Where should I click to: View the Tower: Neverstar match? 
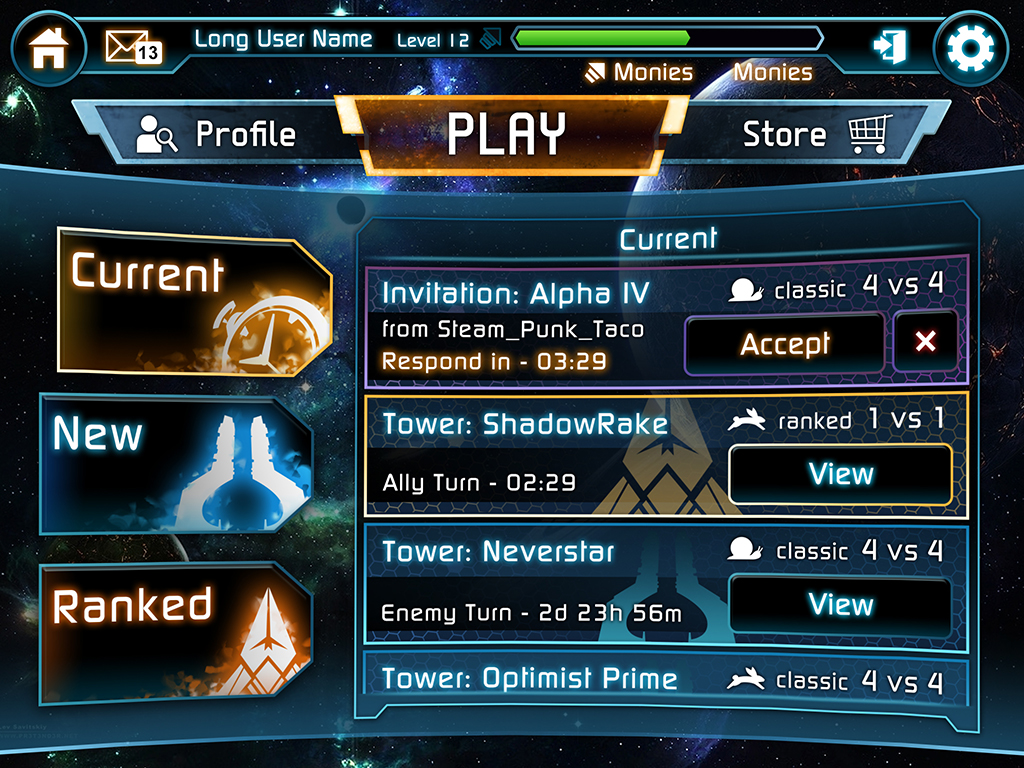(x=840, y=605)
